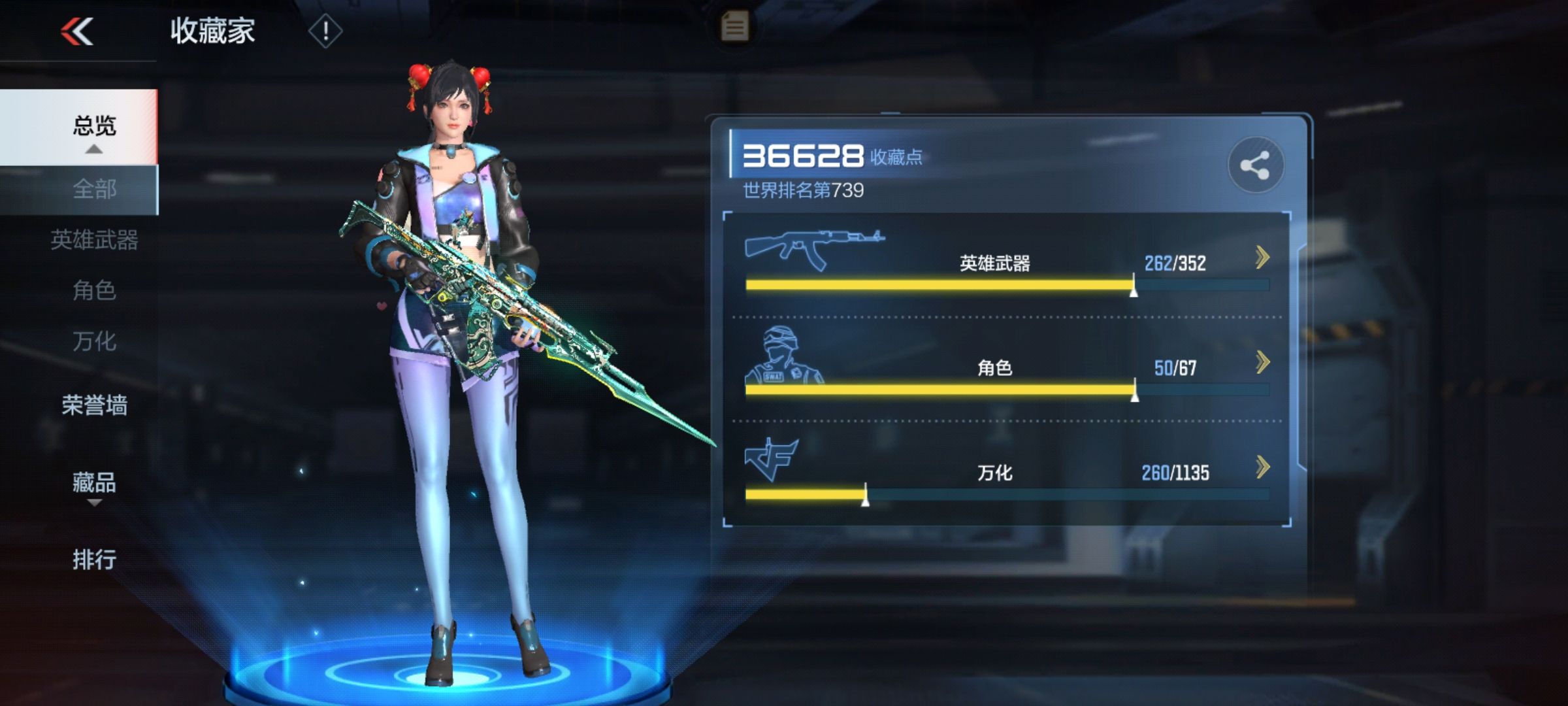Screen dimensions: 1568x706
Task: Open 万化 260/1135 details arrow
Action: 1262,467
